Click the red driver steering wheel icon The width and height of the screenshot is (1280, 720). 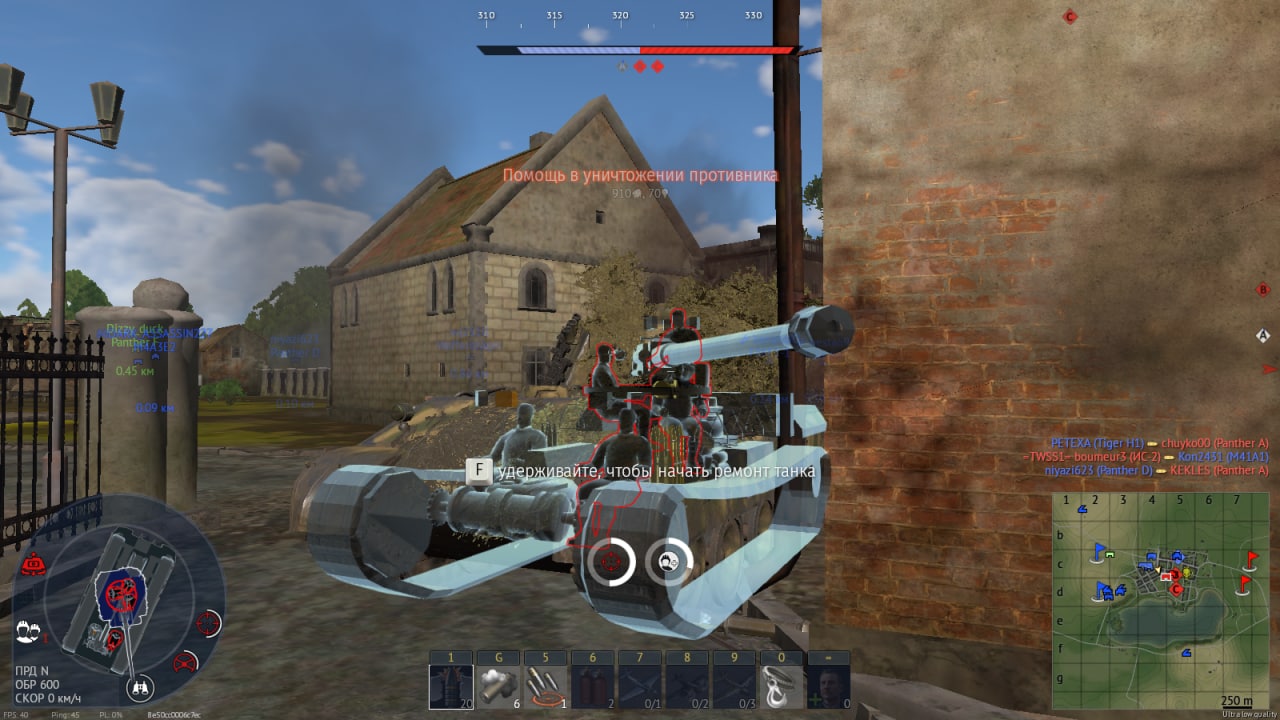(x=186, y=661)
